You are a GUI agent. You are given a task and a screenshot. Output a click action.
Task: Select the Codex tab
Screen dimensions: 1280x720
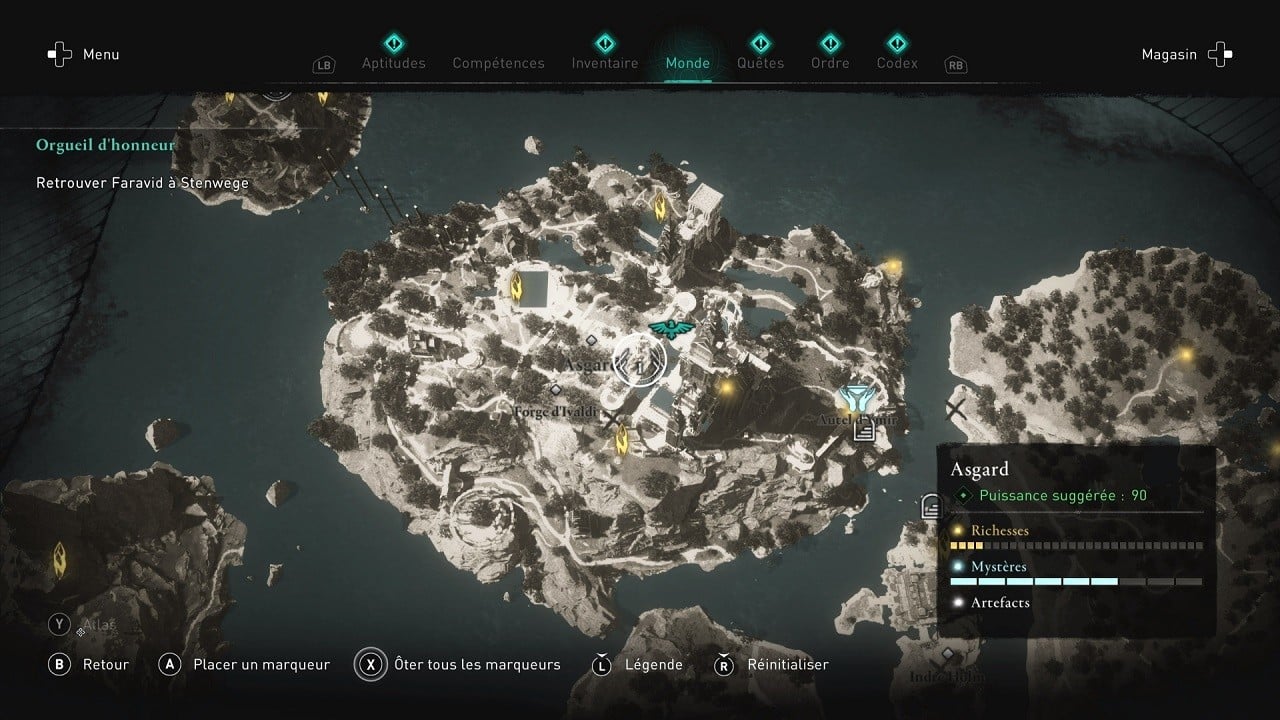[x=896, y=62]
